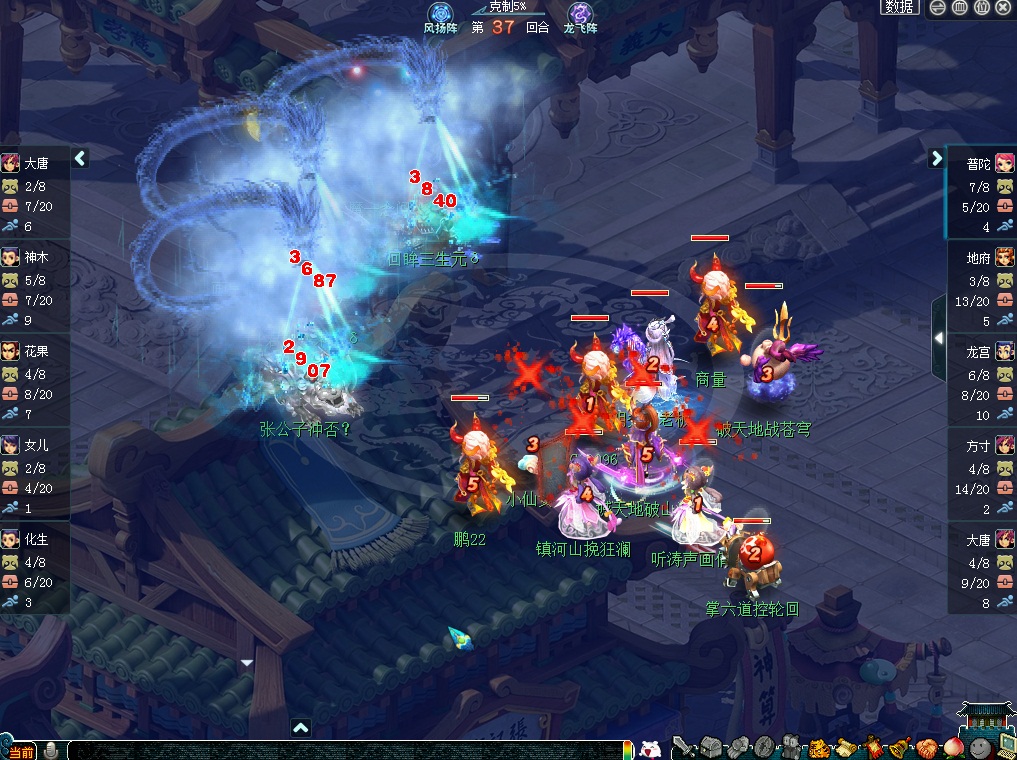Viewport: 1017px width, 760px height.
Task: Close the battle view with the X button
Action: 1003,7
